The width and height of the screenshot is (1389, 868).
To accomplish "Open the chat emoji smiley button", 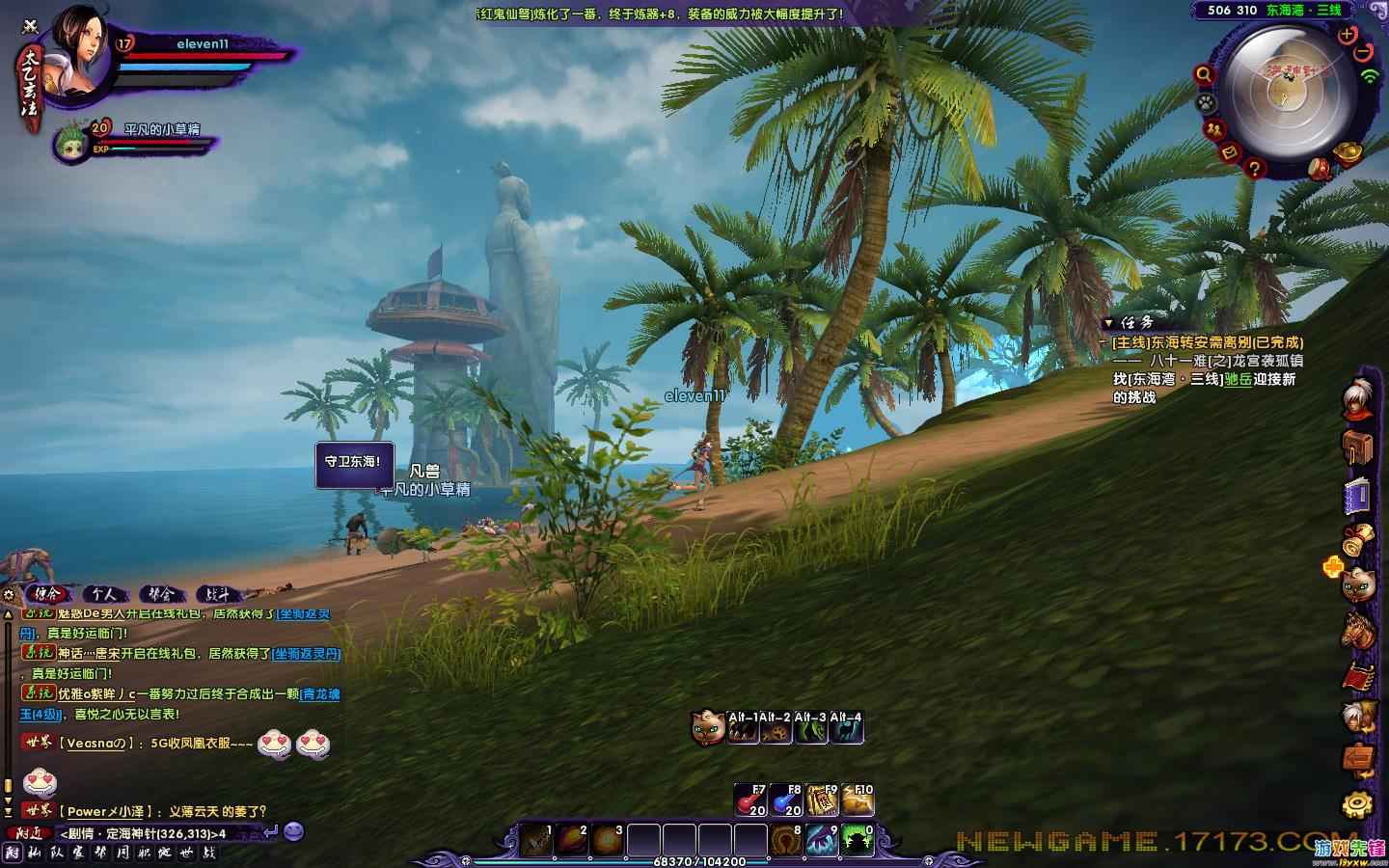I will point(294,830).
